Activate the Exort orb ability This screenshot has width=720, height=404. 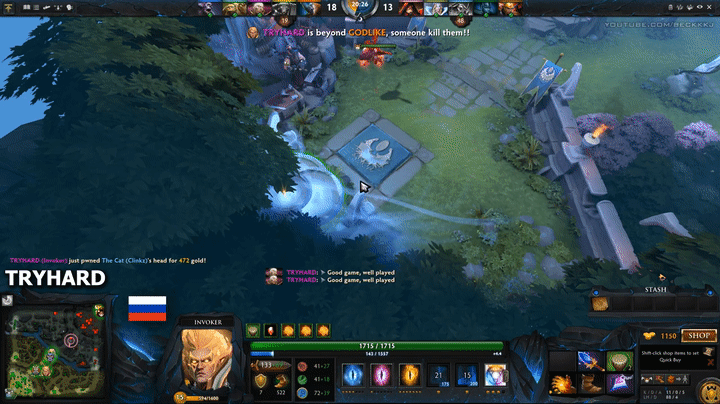click(x=410, y=375)
